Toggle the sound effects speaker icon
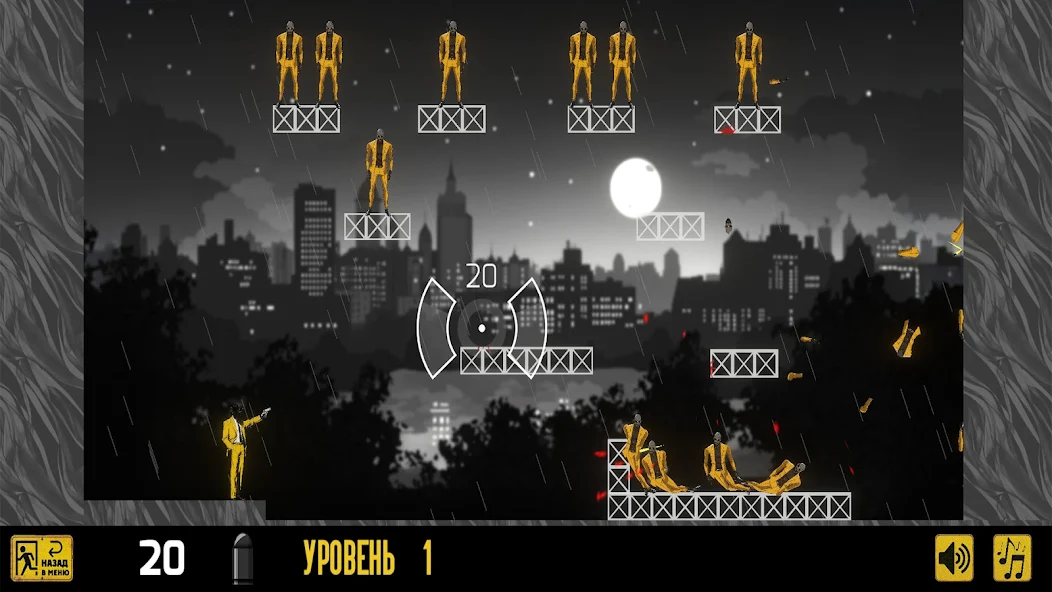This screenshot has width=1052, height=592. click(954, 558)
